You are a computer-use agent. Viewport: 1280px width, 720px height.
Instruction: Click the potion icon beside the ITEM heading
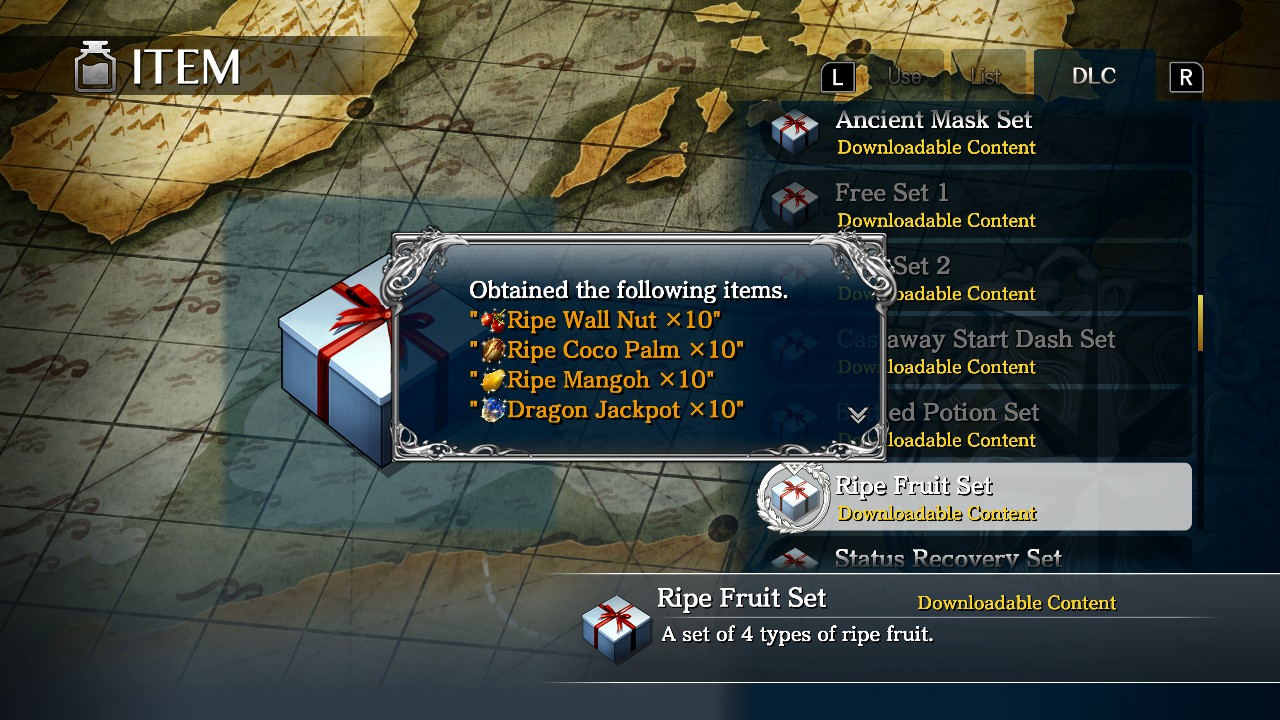[x=95, y=66]
